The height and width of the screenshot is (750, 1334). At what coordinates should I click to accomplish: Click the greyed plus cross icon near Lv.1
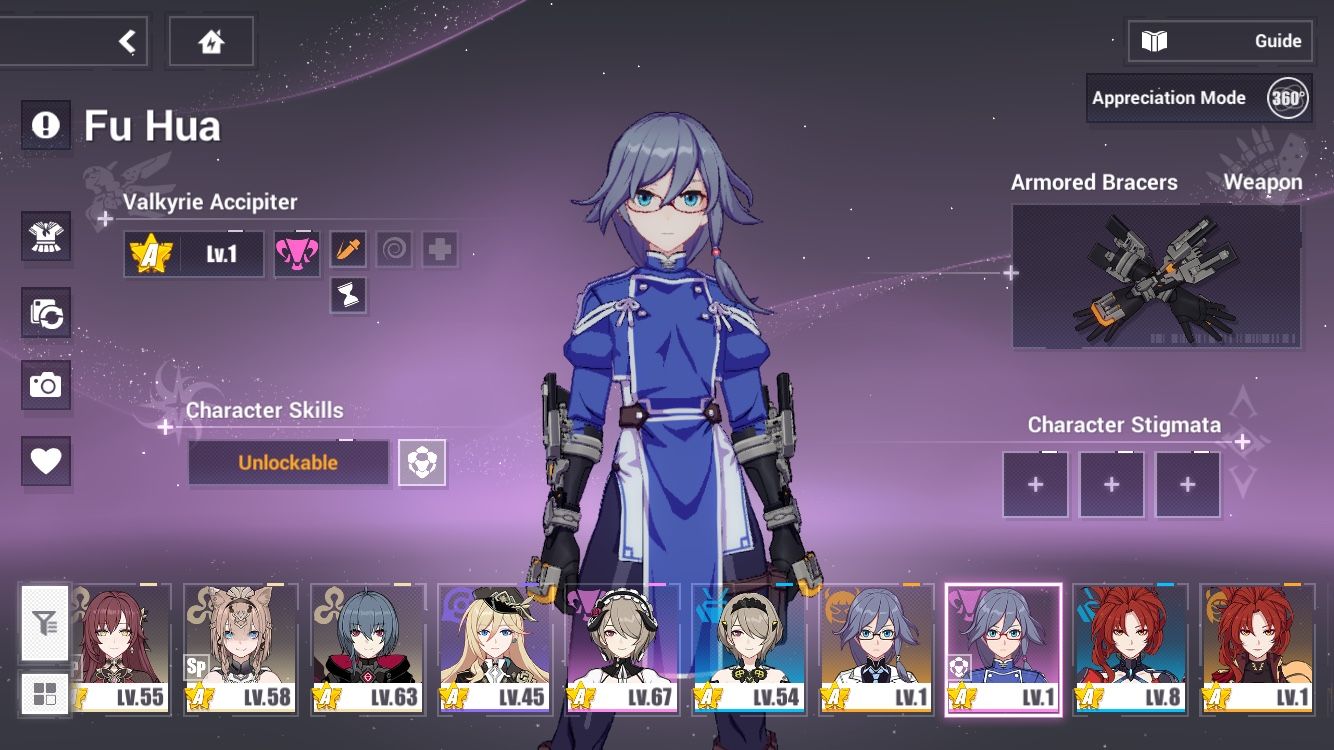click(x=438, y=249)
